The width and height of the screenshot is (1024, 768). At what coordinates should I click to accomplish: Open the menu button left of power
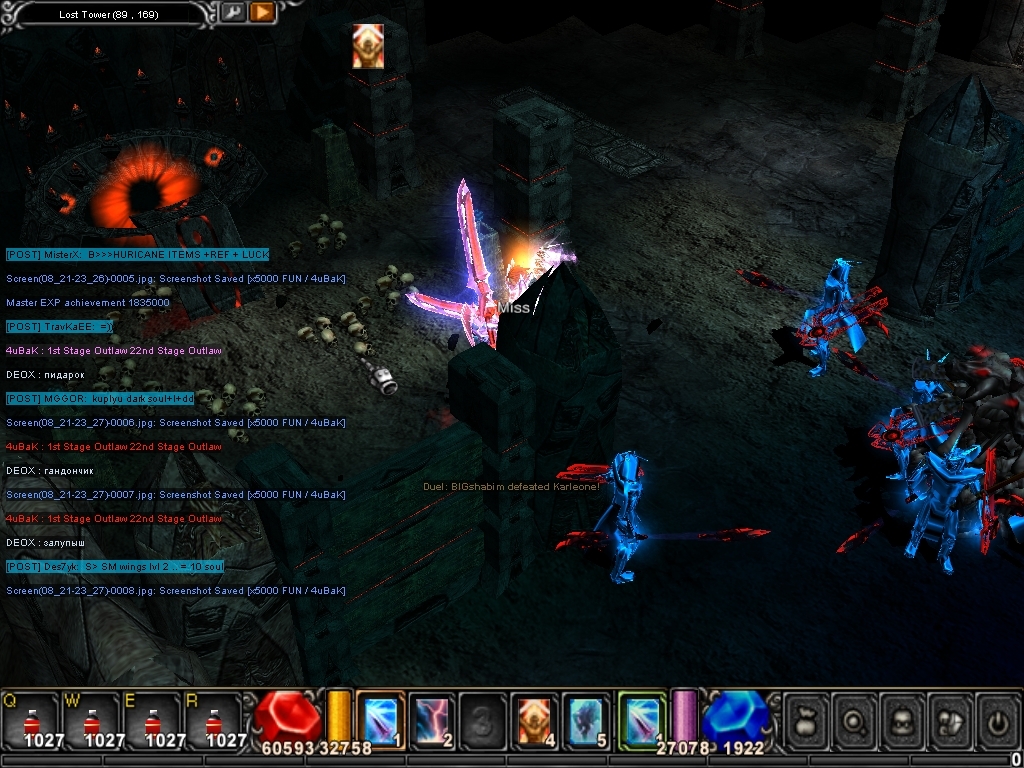(951, 718)
